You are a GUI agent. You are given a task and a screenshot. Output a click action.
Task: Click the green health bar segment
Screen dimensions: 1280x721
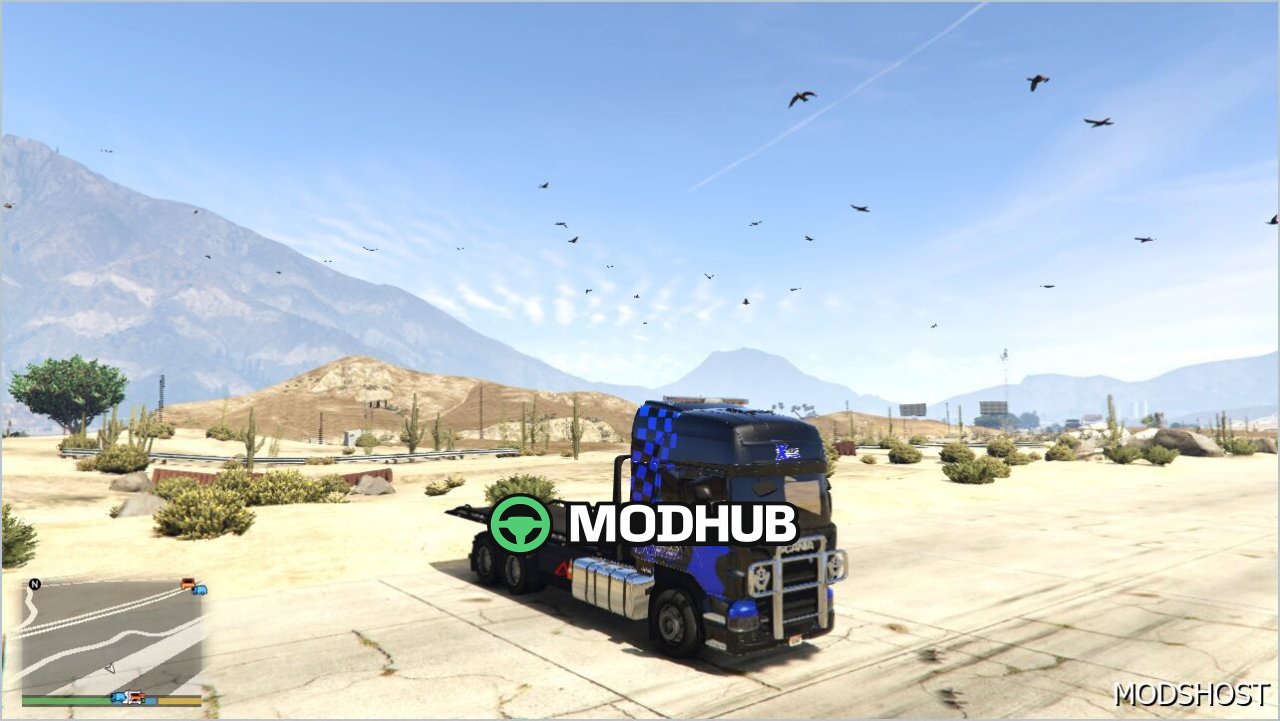pos(65,700)
